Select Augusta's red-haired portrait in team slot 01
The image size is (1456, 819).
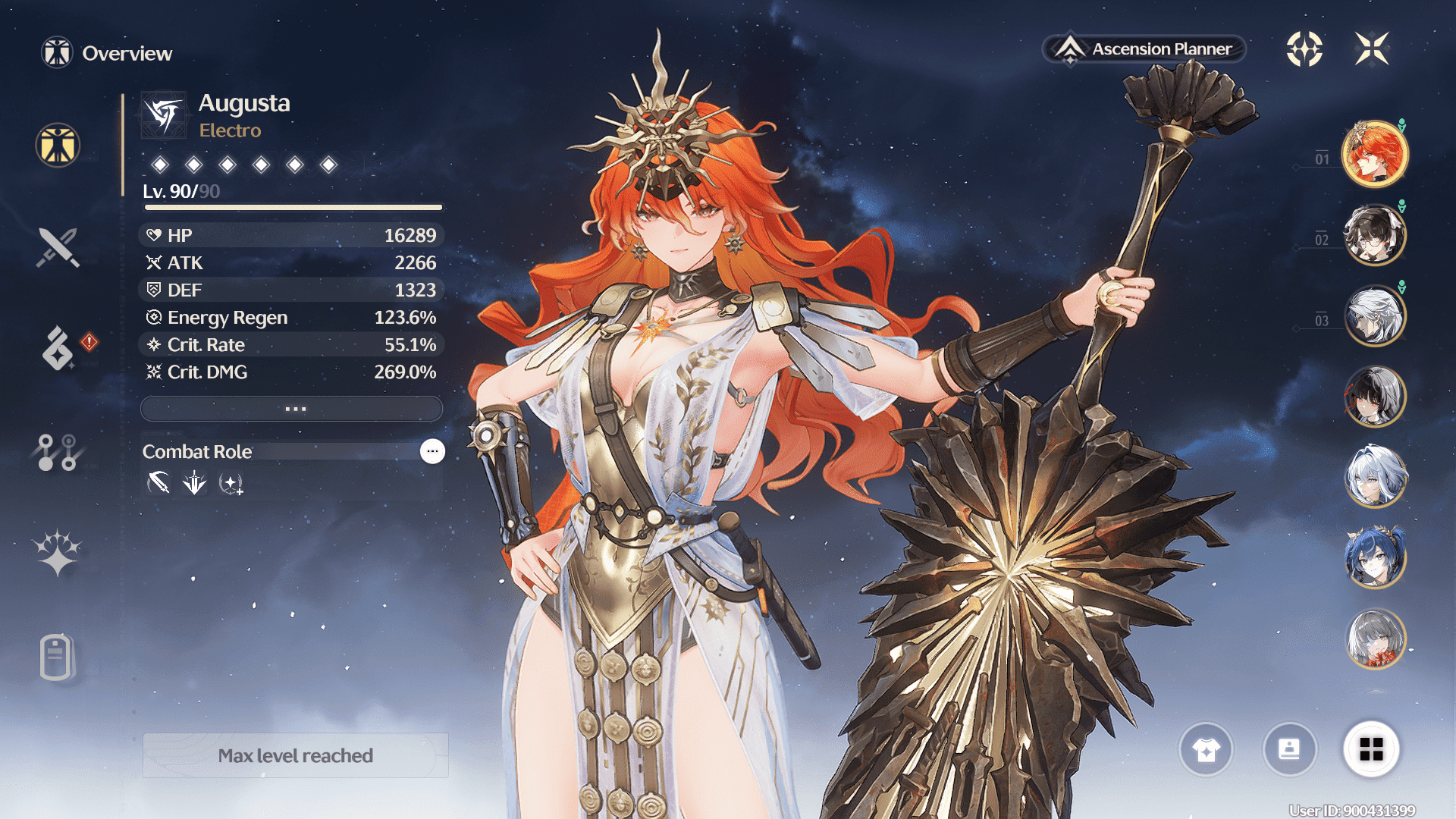point(1374,154)
